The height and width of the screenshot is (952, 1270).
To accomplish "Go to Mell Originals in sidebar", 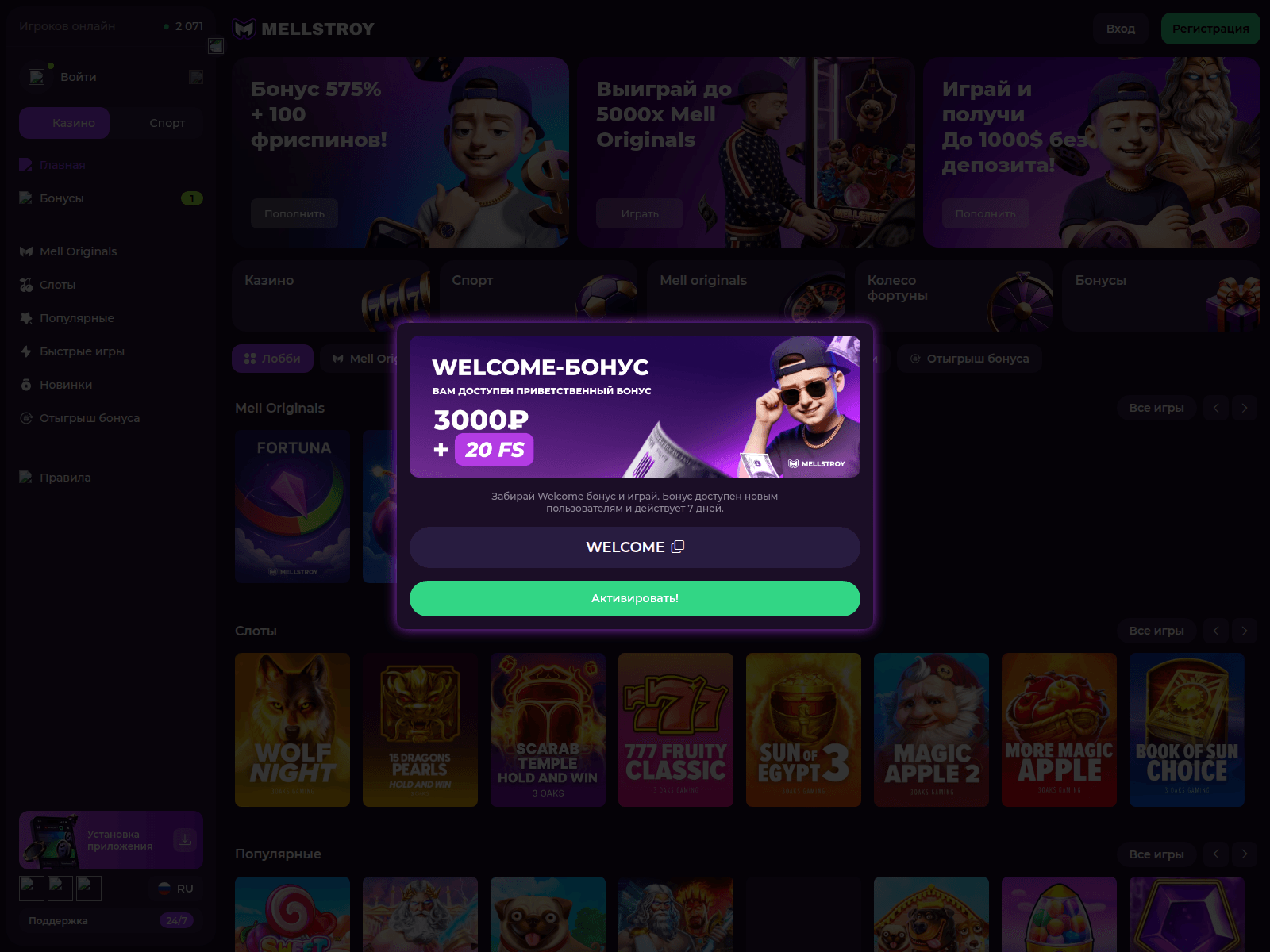I will [x=78, y=251].
